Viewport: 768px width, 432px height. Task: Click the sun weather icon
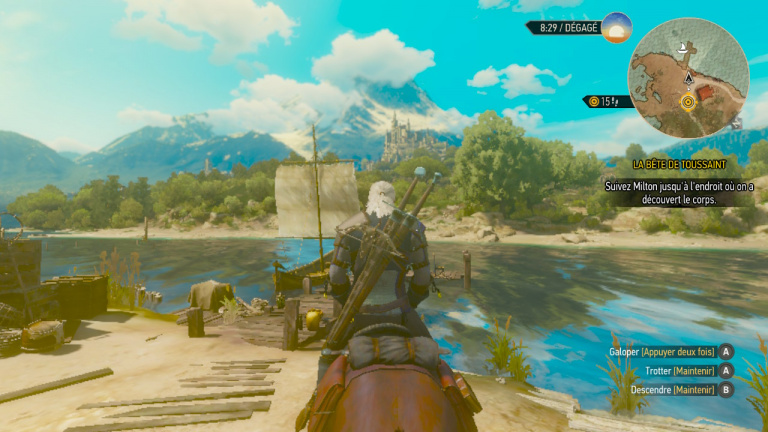click(x=616, y=27)
